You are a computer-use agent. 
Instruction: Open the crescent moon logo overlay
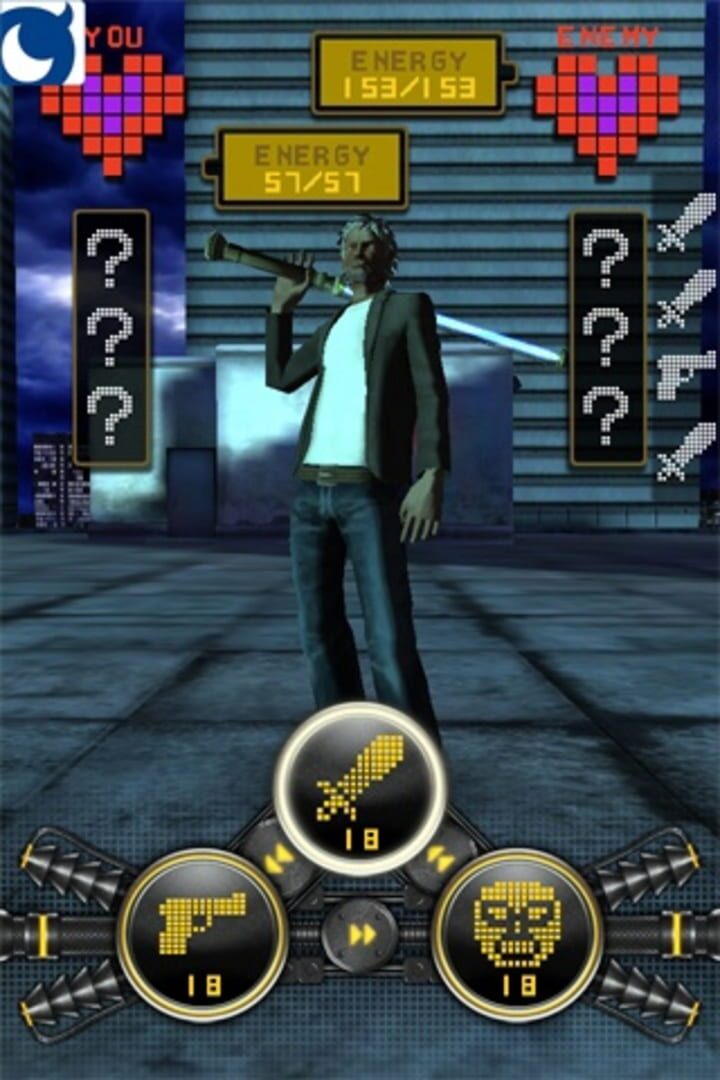40,42
